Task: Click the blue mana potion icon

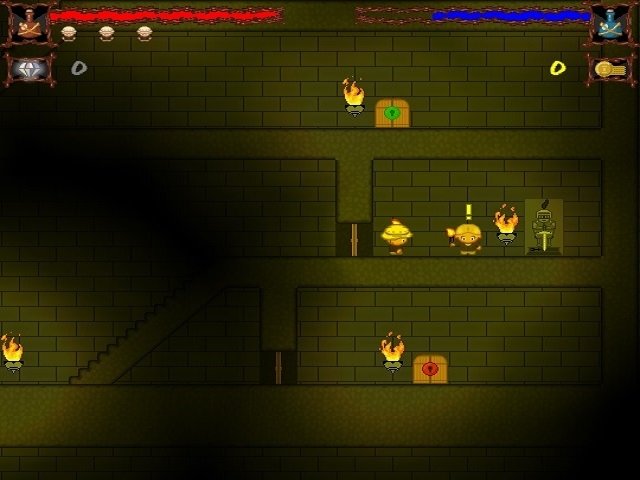Action: tap(608, 23)
